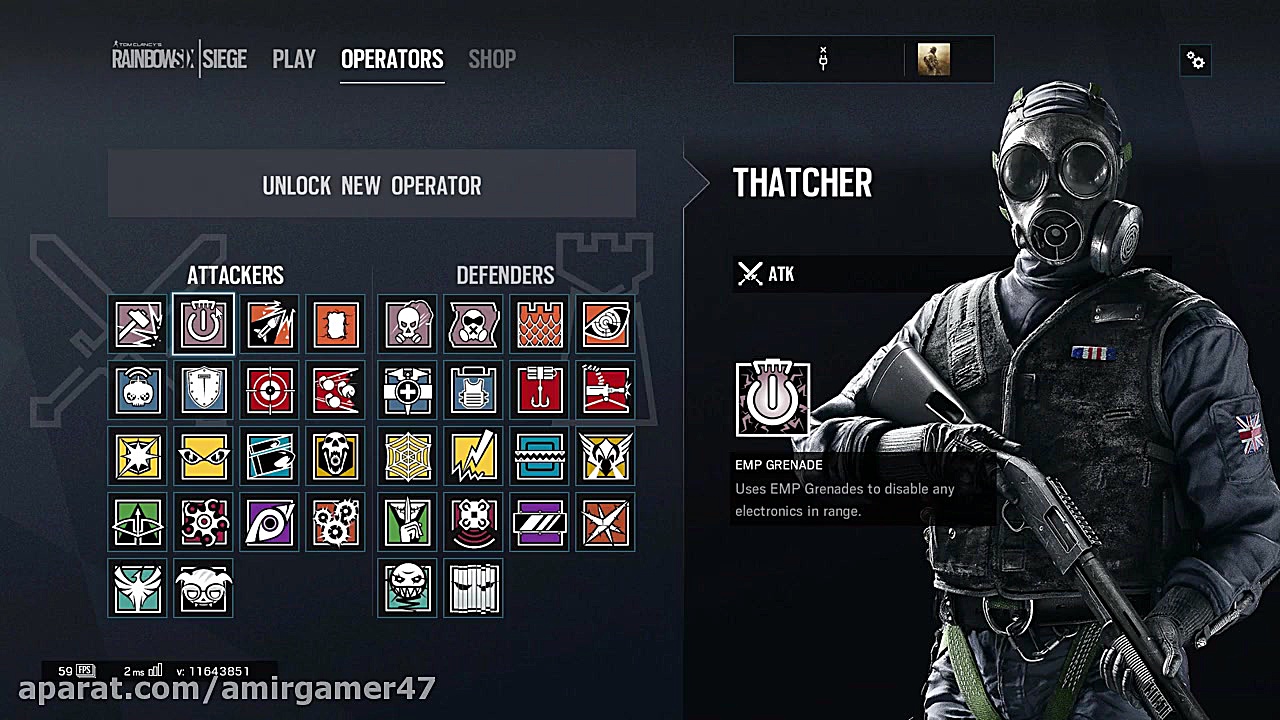Select Sledge's hammer operator icon

pyautogui.click(x=139, y=324)
